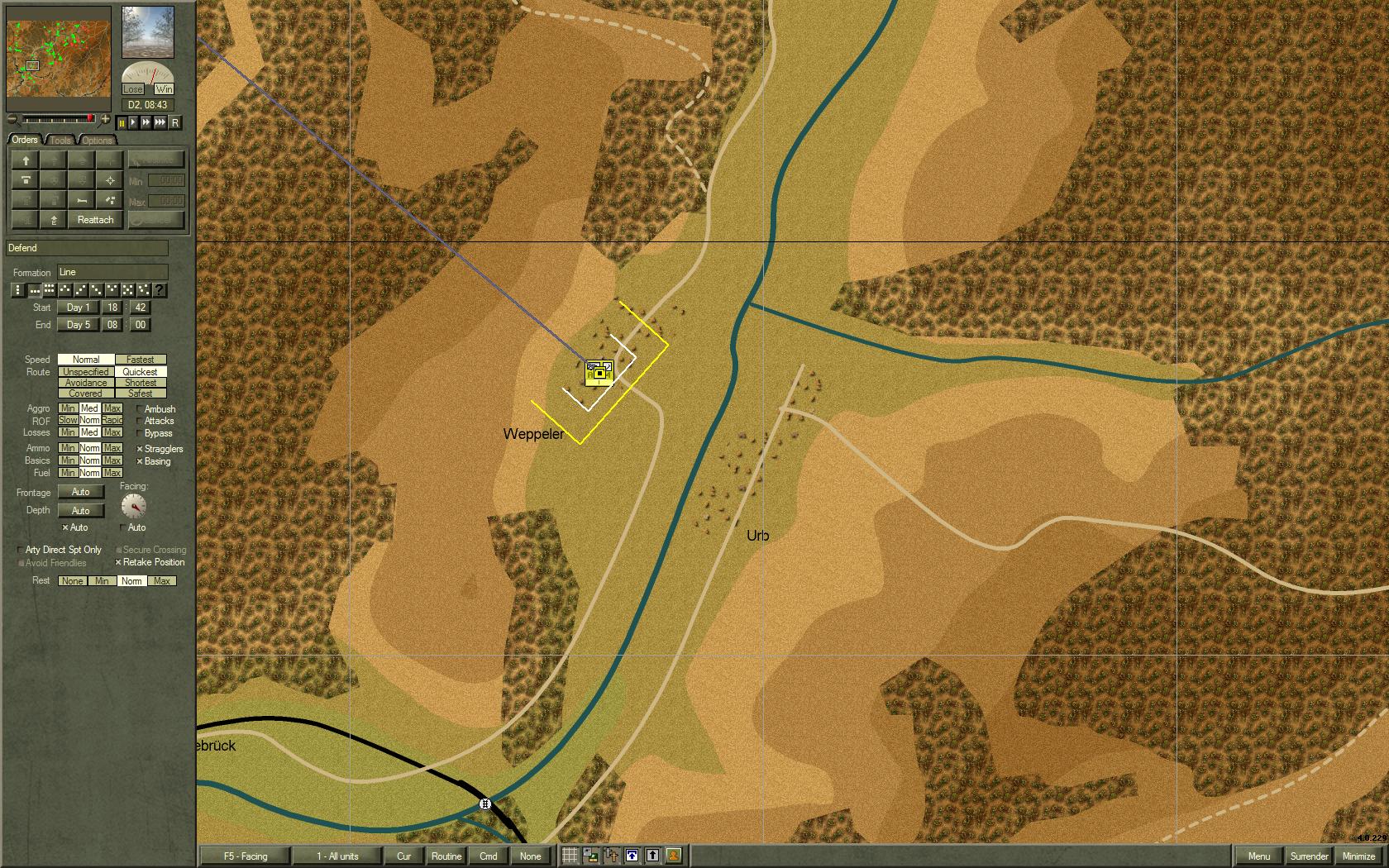Open the formation help question-mark icon
This screenshot has width=1389, height=868.
(x=160, y=290)
